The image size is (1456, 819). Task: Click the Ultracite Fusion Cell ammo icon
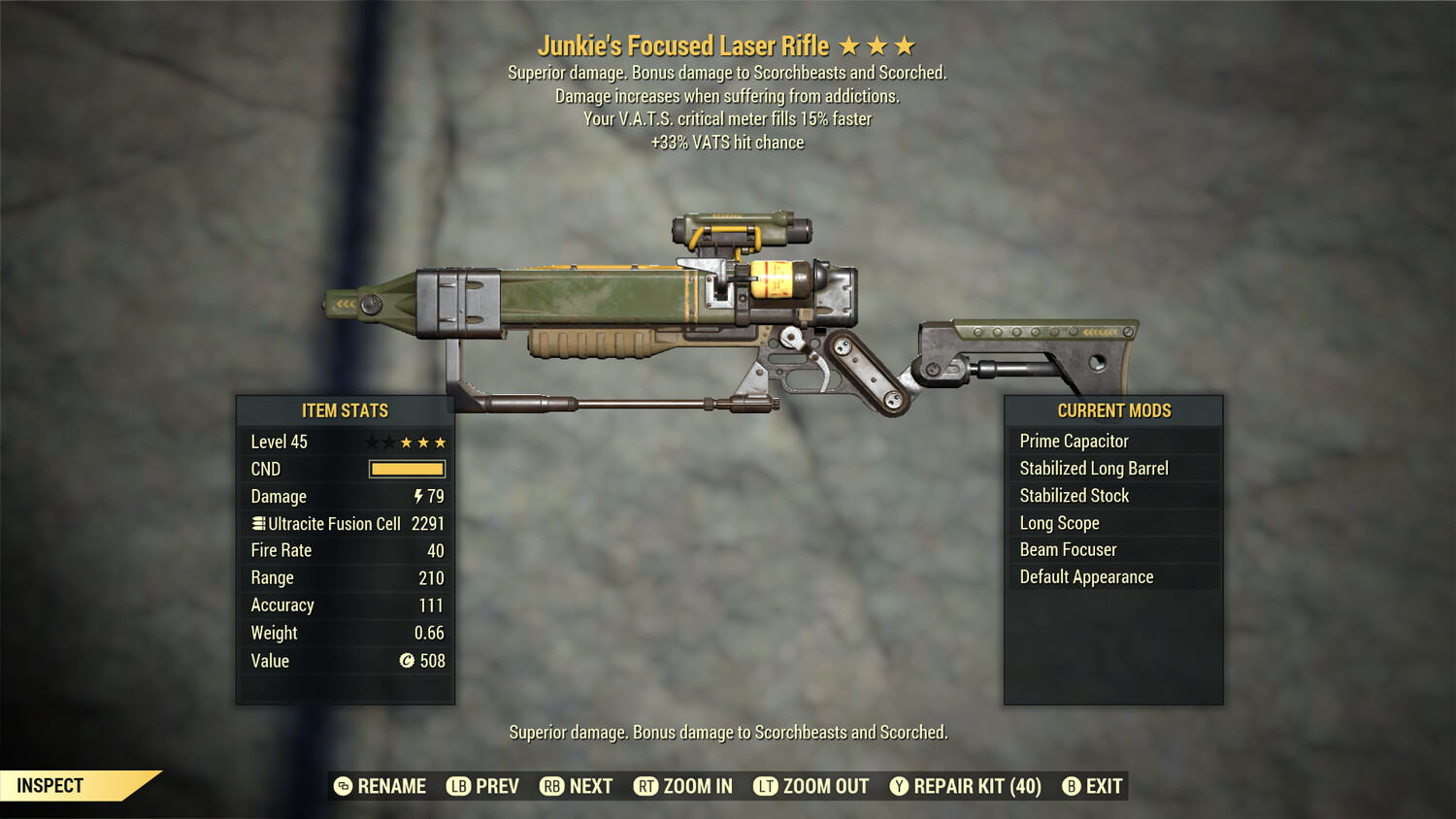[257, 523]
